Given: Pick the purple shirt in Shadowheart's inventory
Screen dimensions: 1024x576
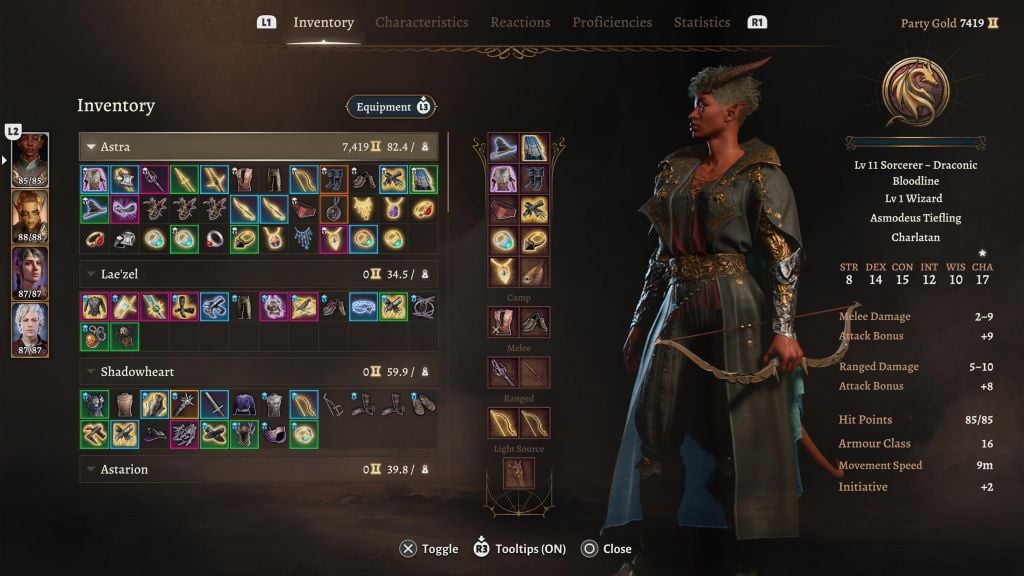Looking at the screenshot, I should pos(244,404).
